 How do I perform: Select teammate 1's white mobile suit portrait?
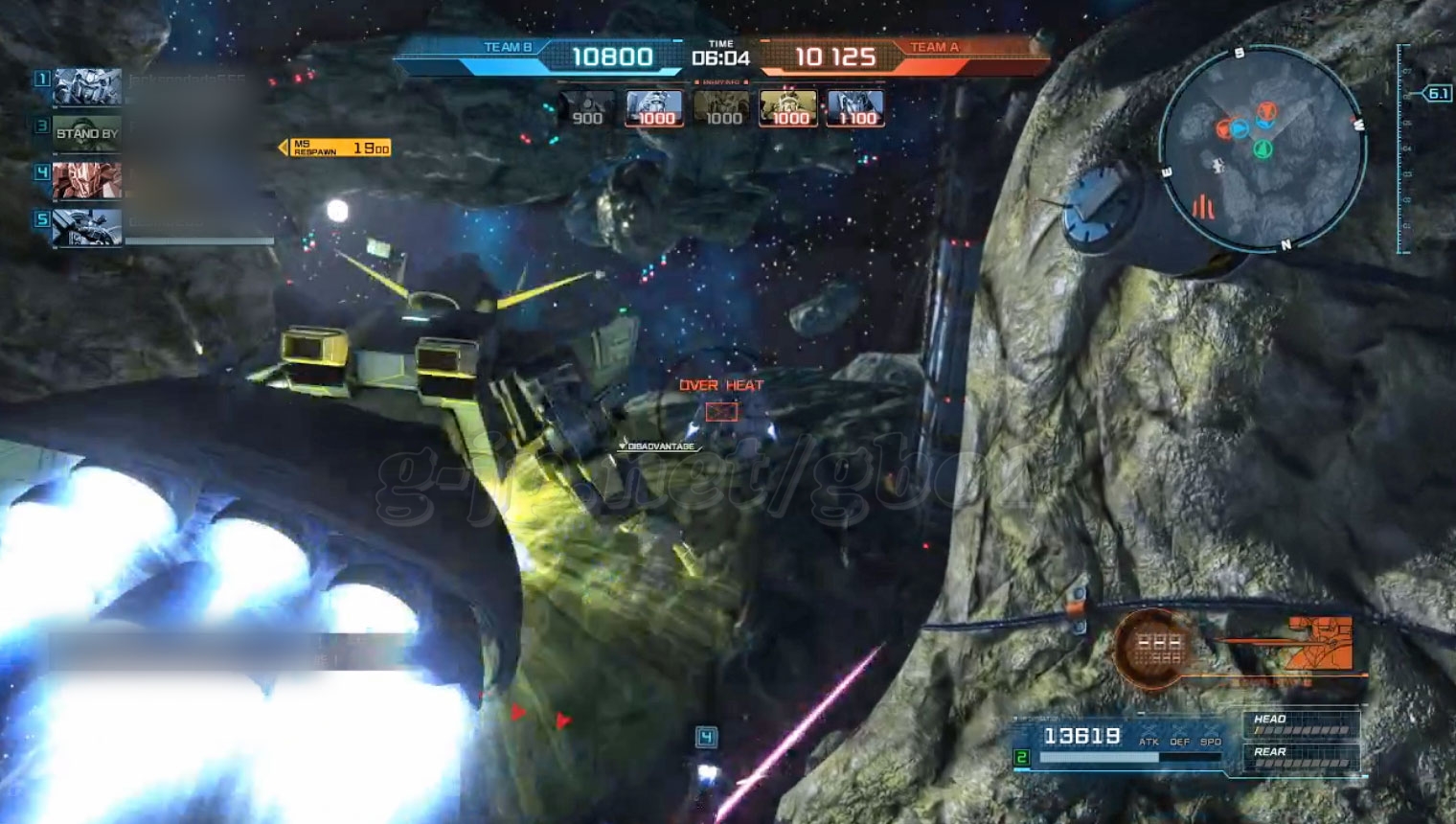point(87,87)
